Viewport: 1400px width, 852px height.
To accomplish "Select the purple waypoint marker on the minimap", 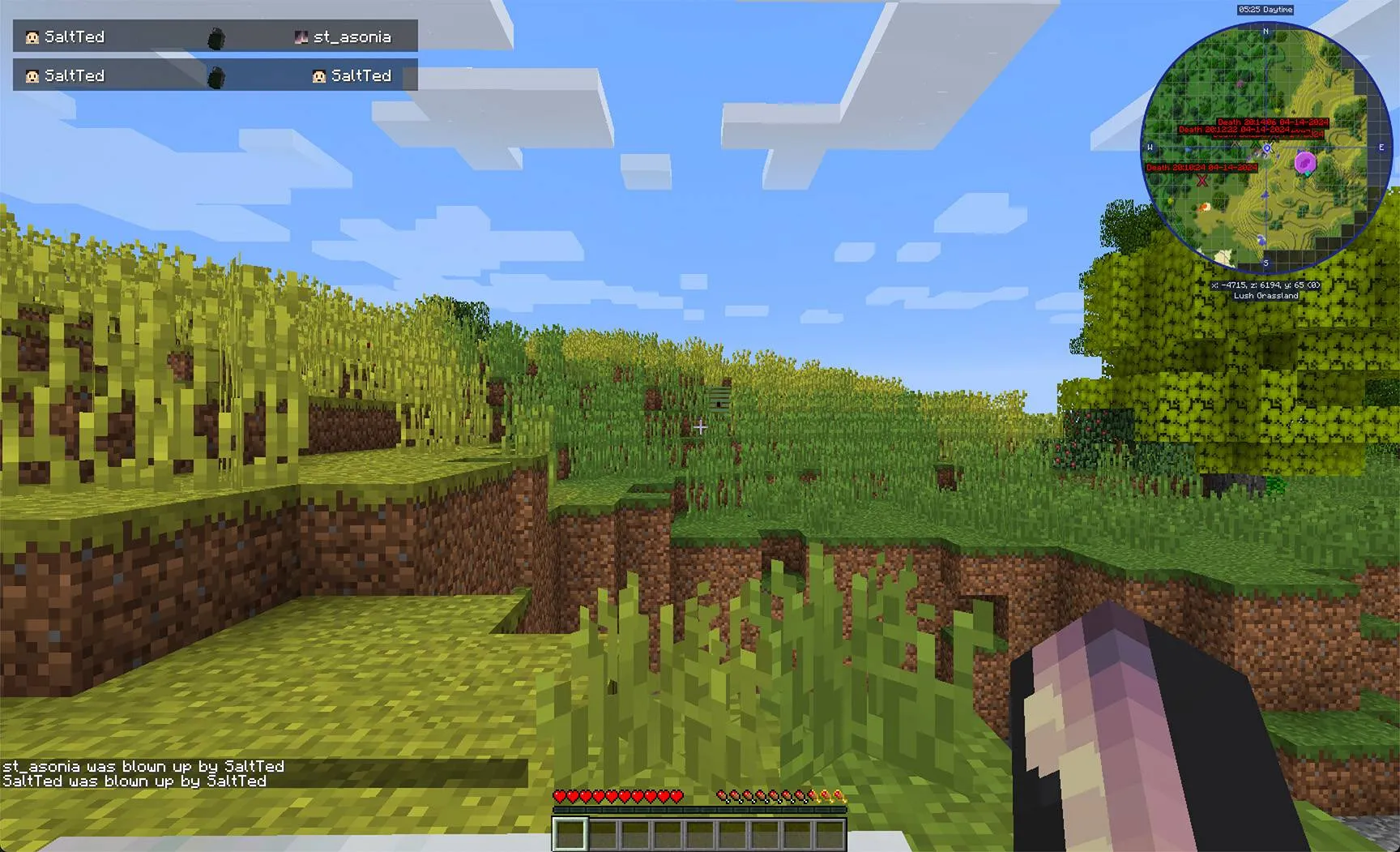I will point(1306,164).
